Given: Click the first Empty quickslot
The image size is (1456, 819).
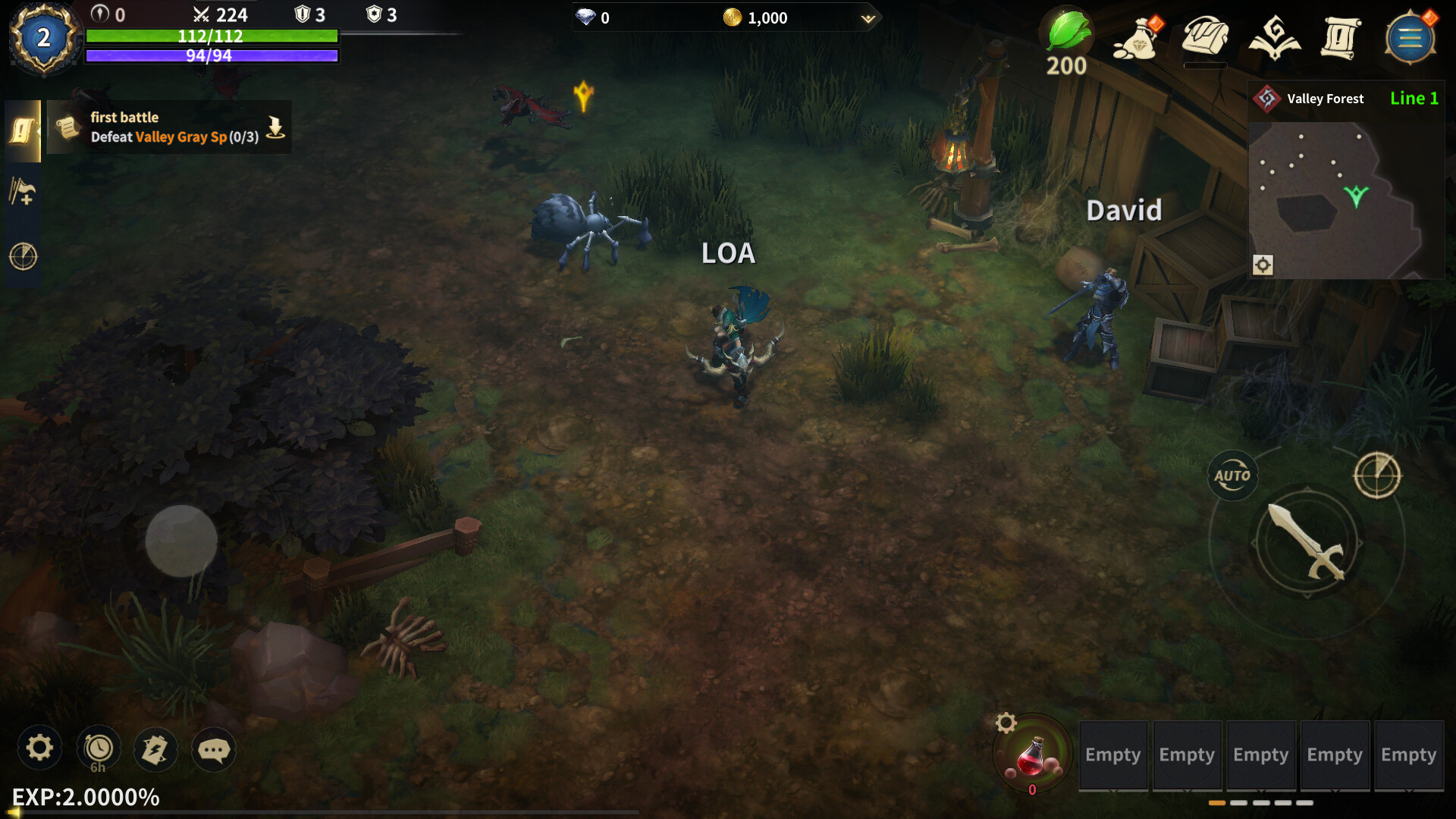Looking at the screenshot, I should coord(1112,755).
